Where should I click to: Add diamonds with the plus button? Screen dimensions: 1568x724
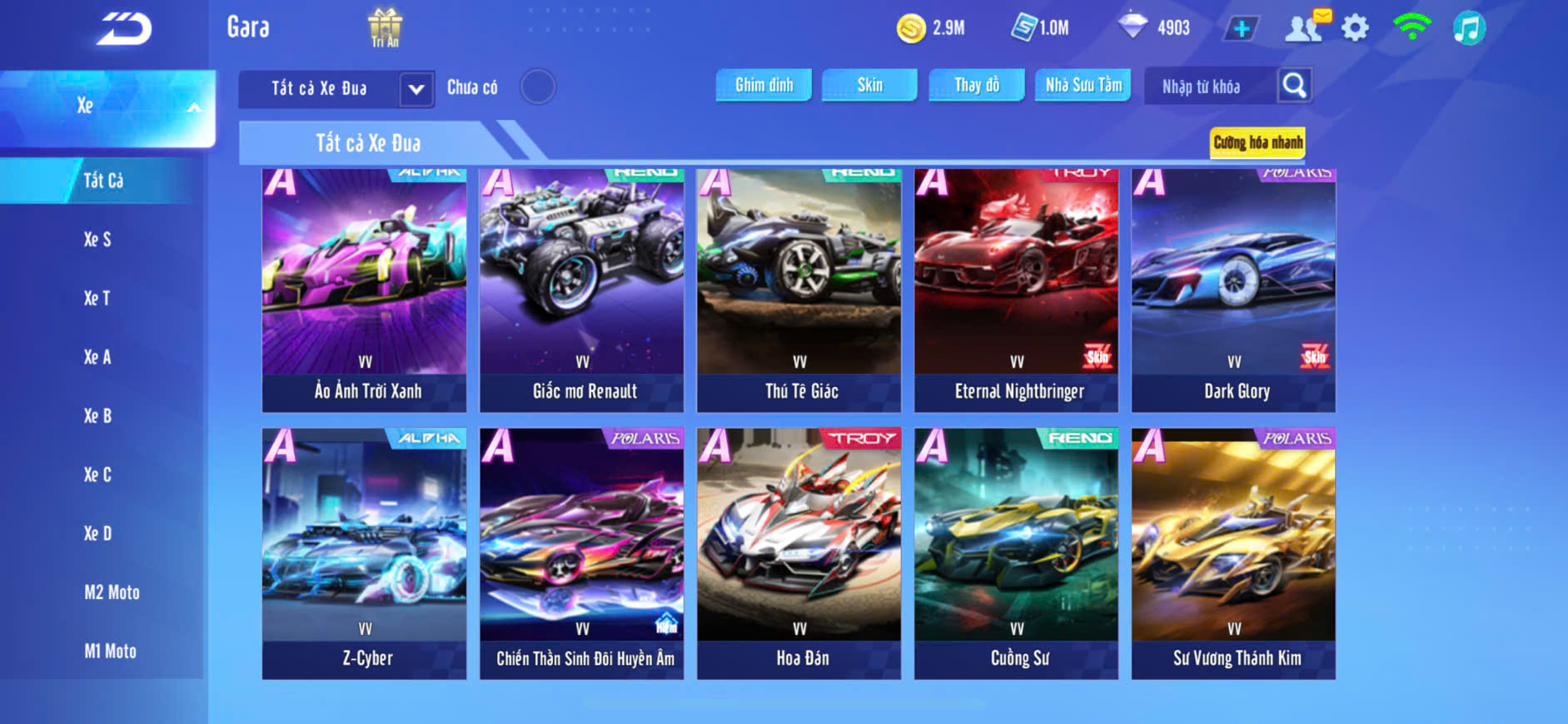tap(1241, 29)
